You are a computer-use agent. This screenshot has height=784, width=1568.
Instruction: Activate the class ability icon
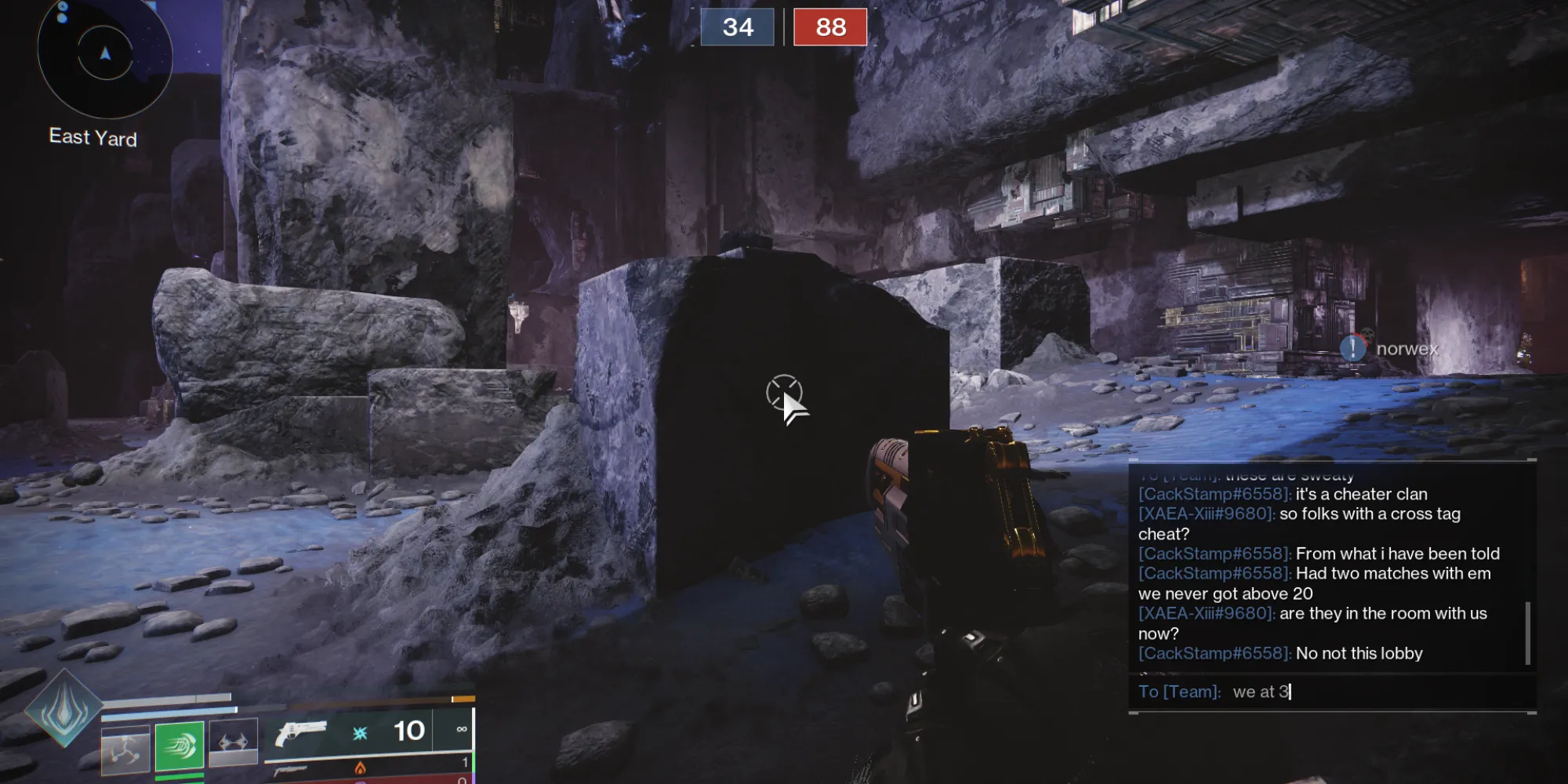click(233, 742)
